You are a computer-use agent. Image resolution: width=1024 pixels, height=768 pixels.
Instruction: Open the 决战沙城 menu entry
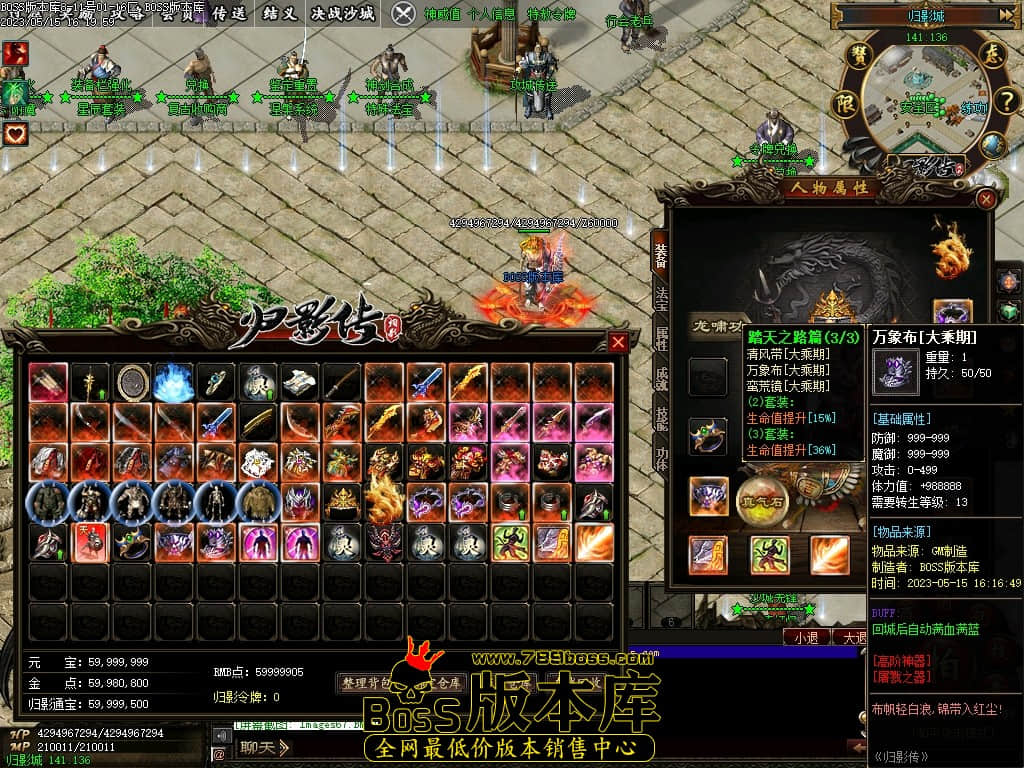click(343, 13)
